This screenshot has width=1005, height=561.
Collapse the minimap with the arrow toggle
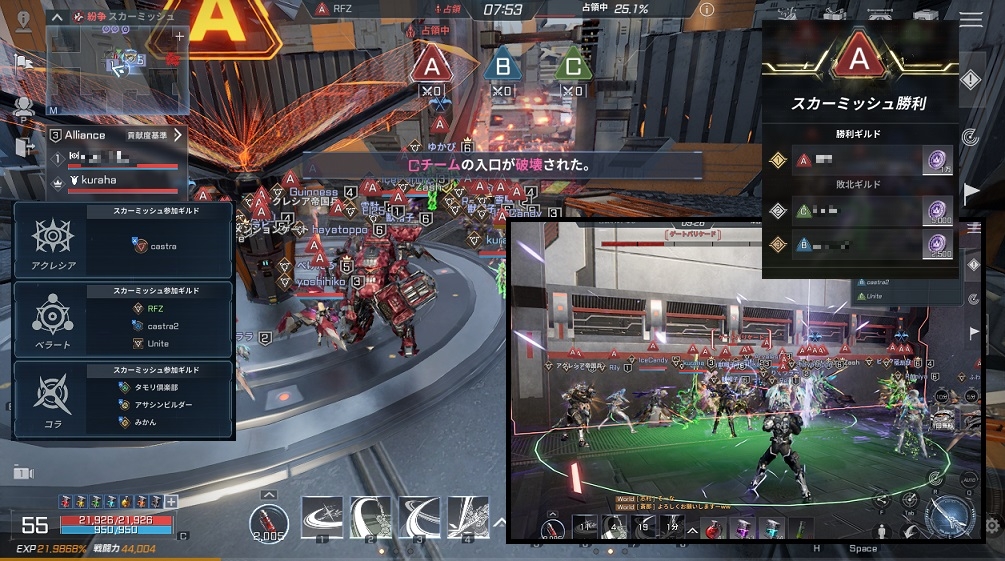57,16
